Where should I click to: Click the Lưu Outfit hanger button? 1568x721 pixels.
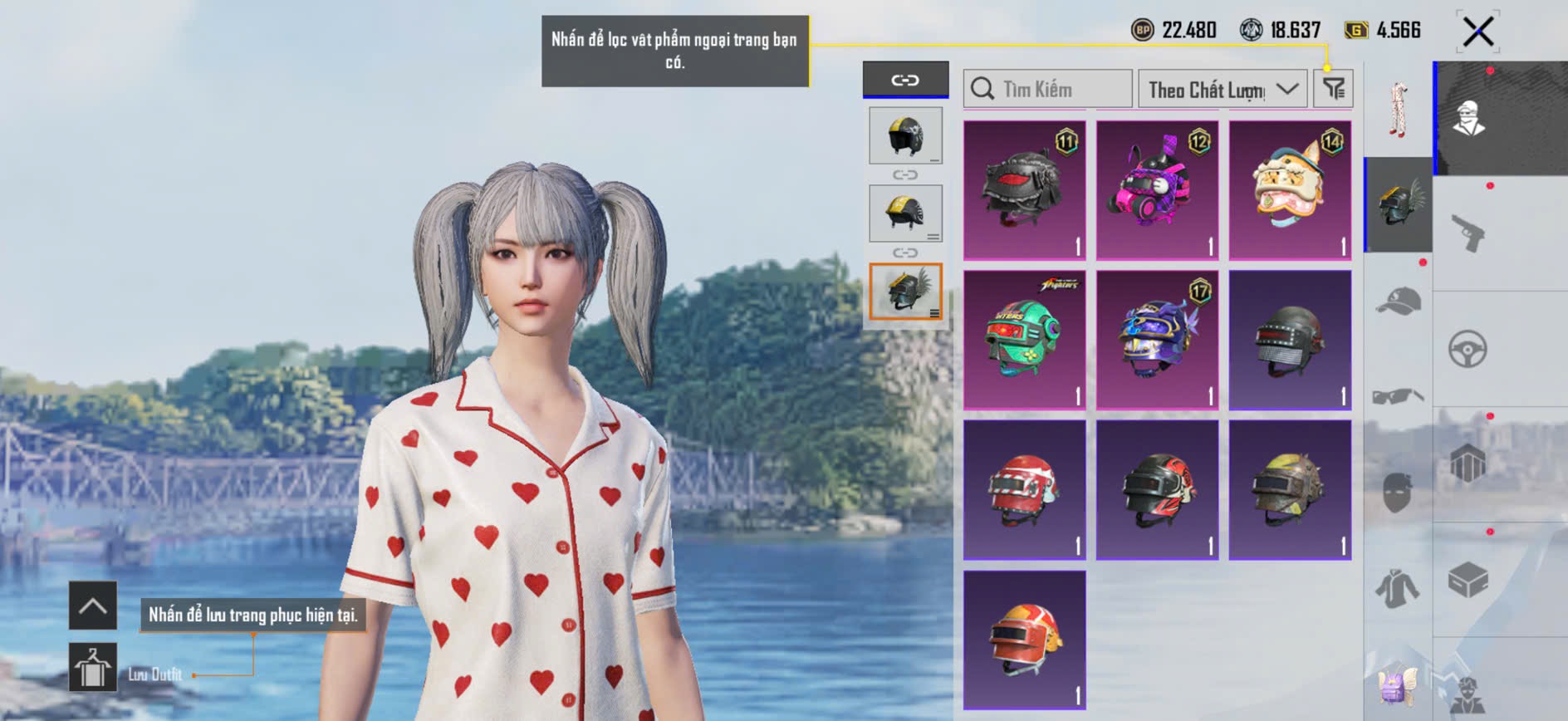coord(92,667)
